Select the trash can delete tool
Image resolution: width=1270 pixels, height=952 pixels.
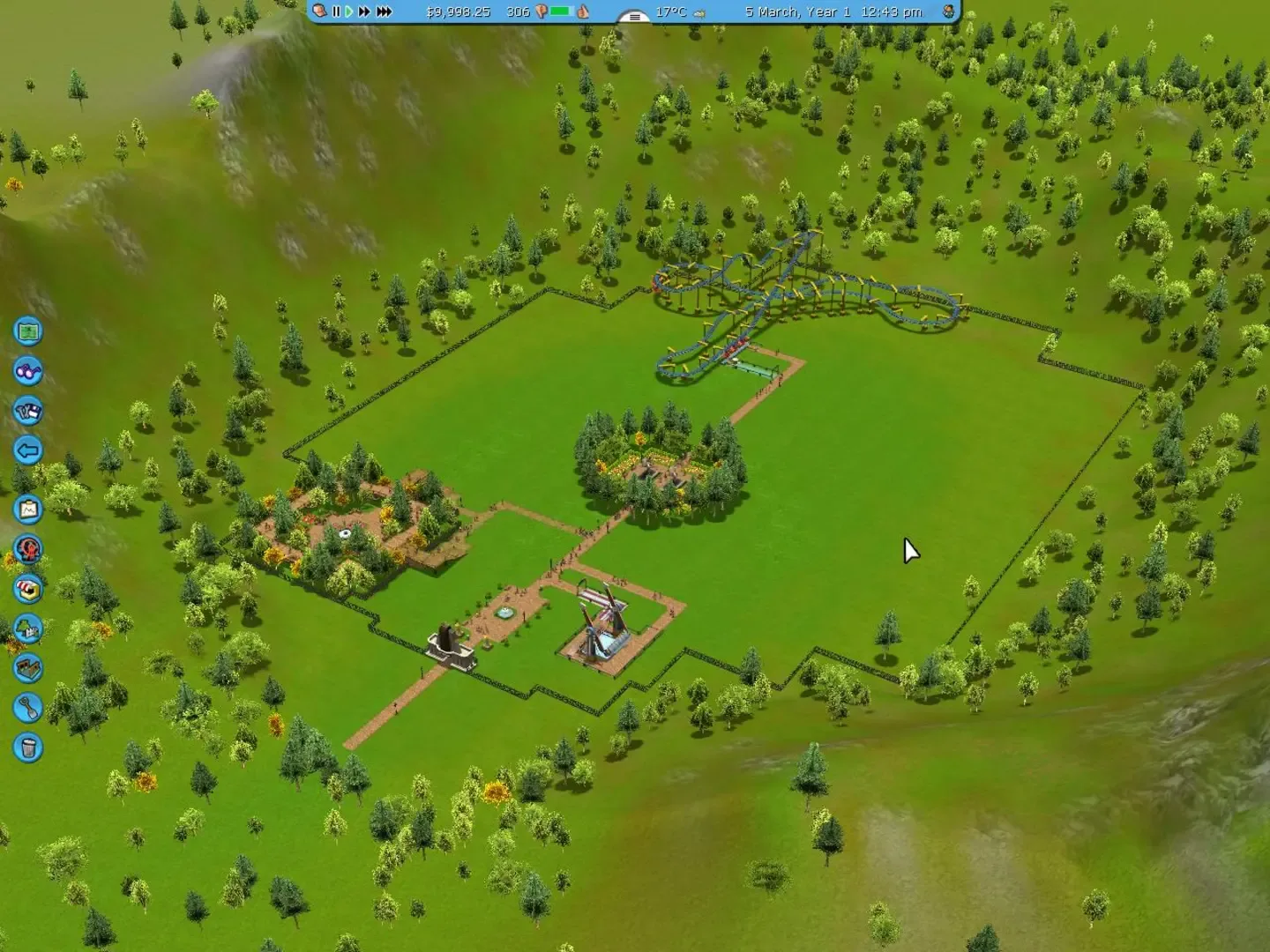pyautogui.click(x=28, y=747)
